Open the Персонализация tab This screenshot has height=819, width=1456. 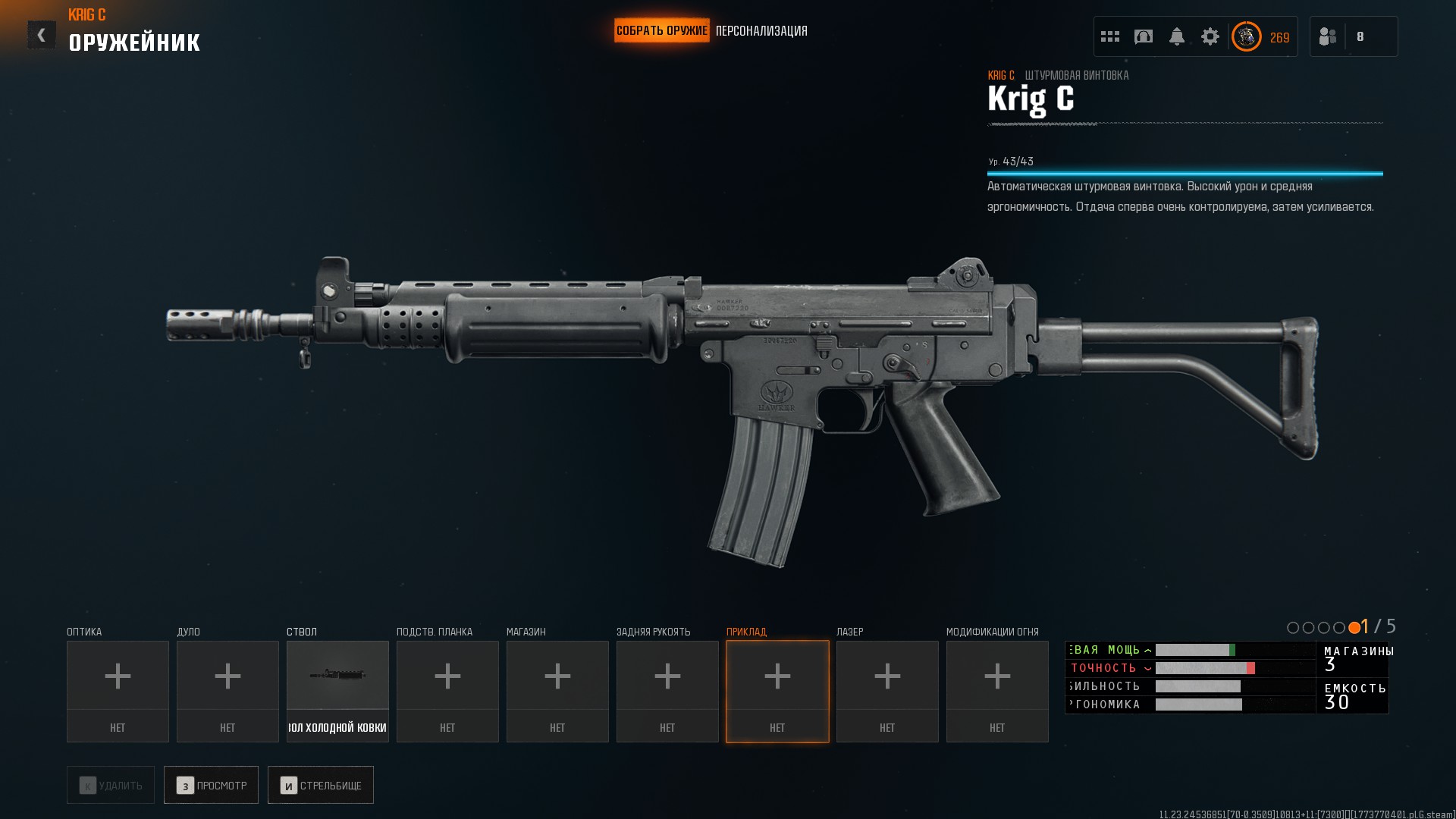tap(761, 31)
